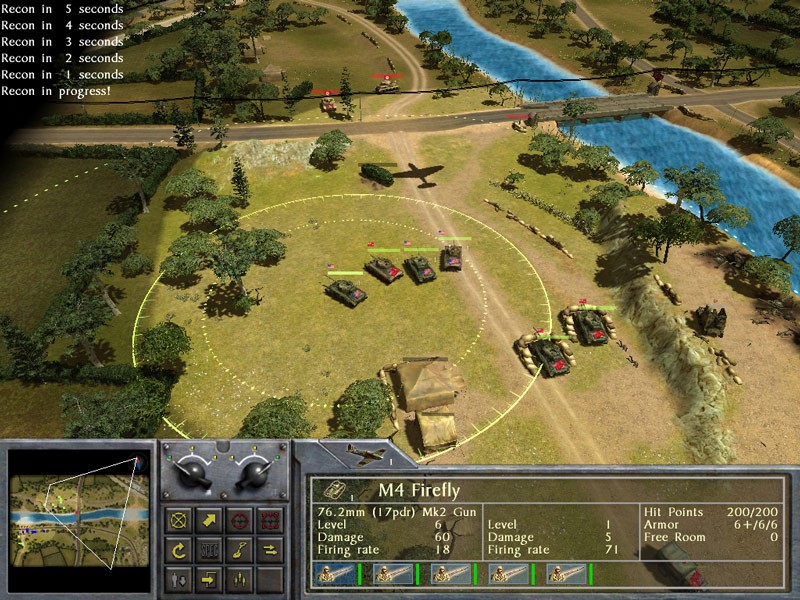Screen dimensions: 800x600
Task: Click the double-arrow swap command
Action: 269,549
